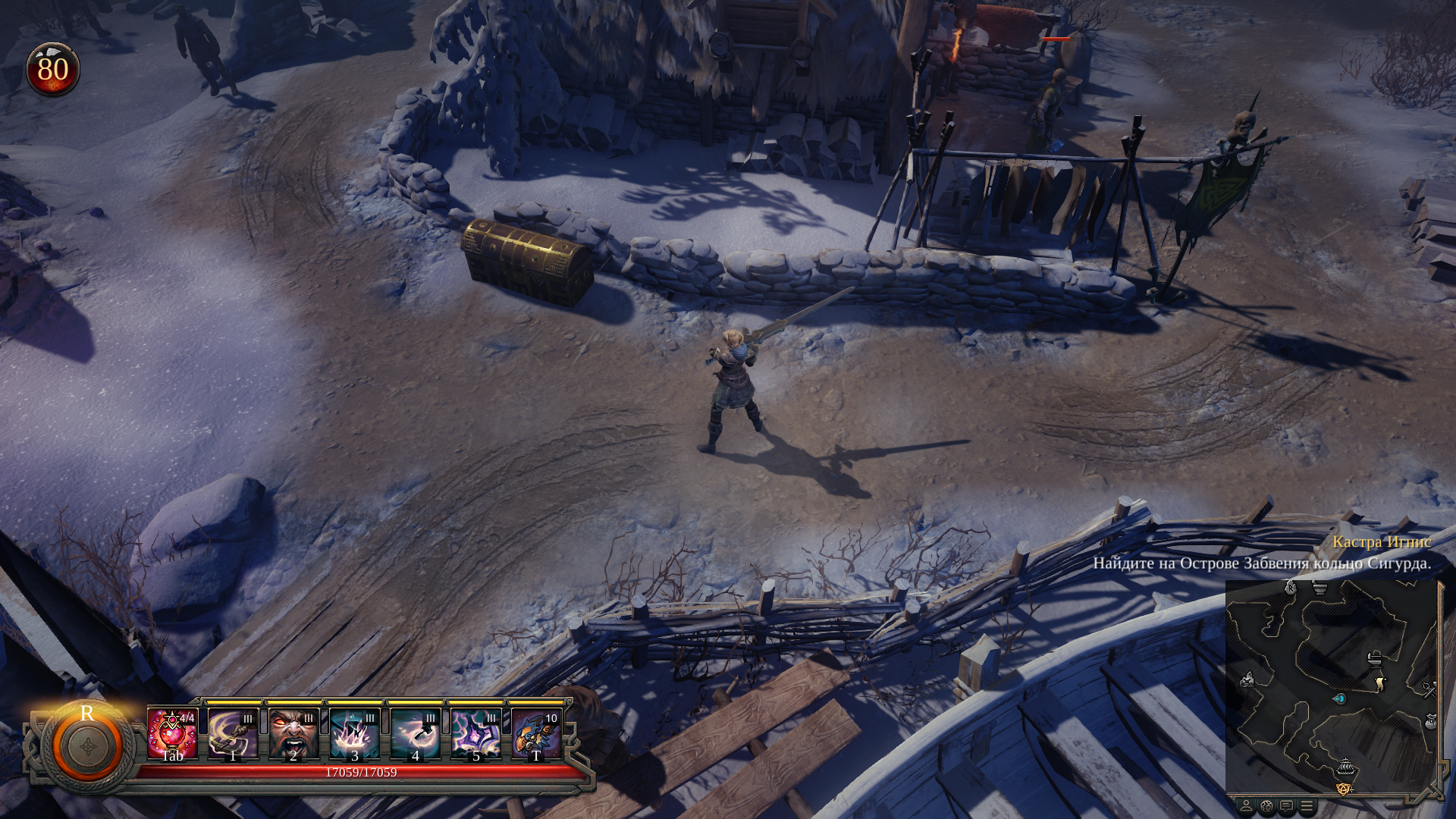Open the character panel button
This screenshot has width=1456, height=819.
(1246, 806)
